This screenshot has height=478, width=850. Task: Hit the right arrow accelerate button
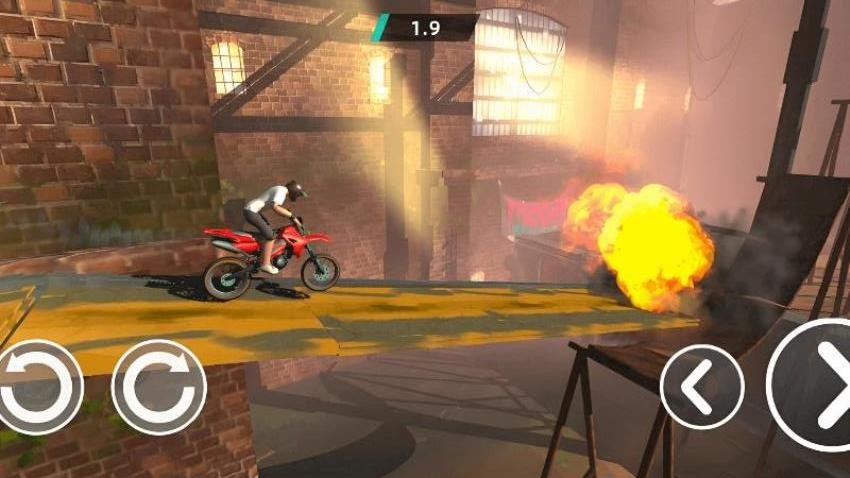(x=815, y=387)
